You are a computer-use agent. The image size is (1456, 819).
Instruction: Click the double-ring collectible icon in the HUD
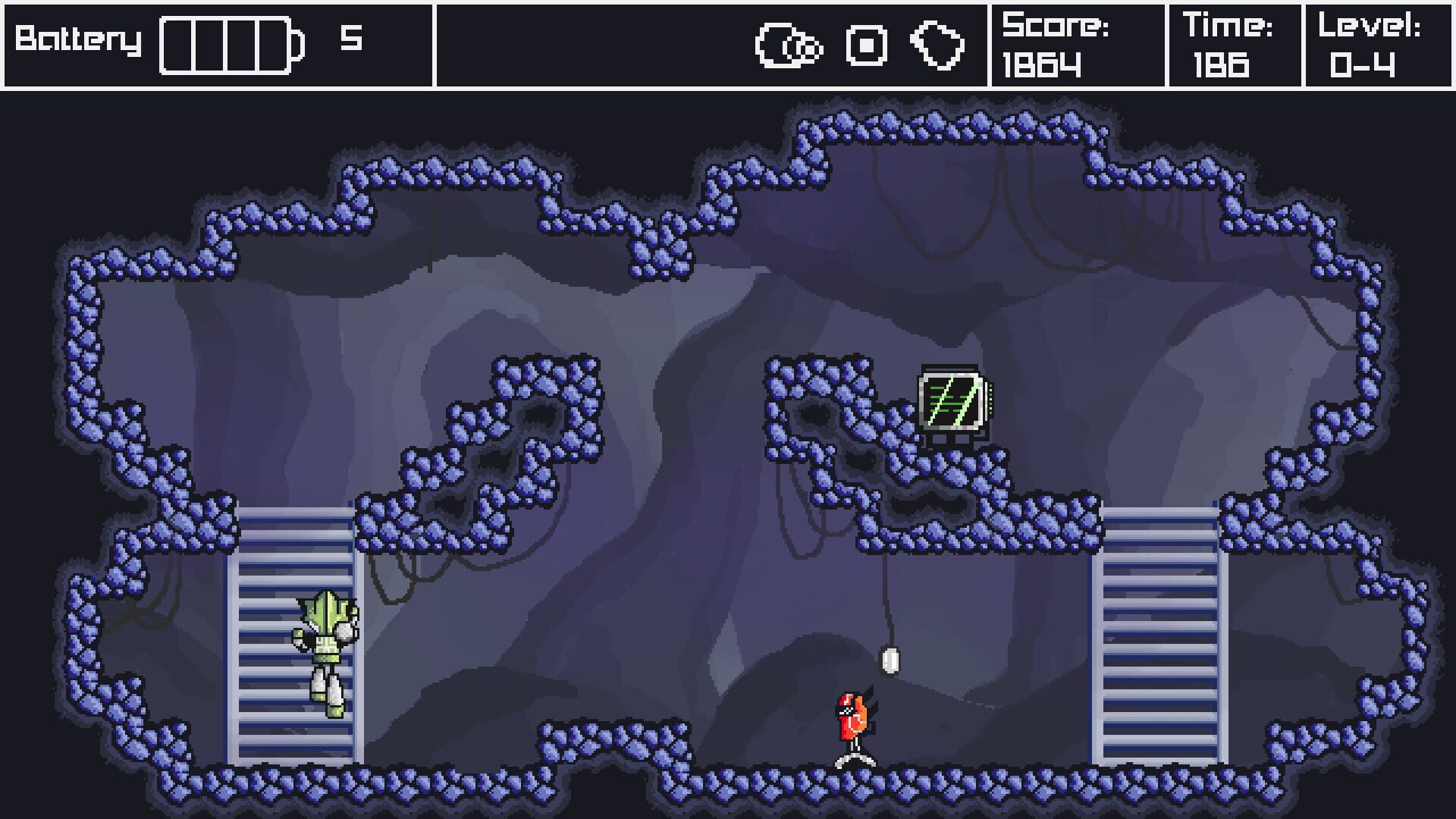coord(789,47)
